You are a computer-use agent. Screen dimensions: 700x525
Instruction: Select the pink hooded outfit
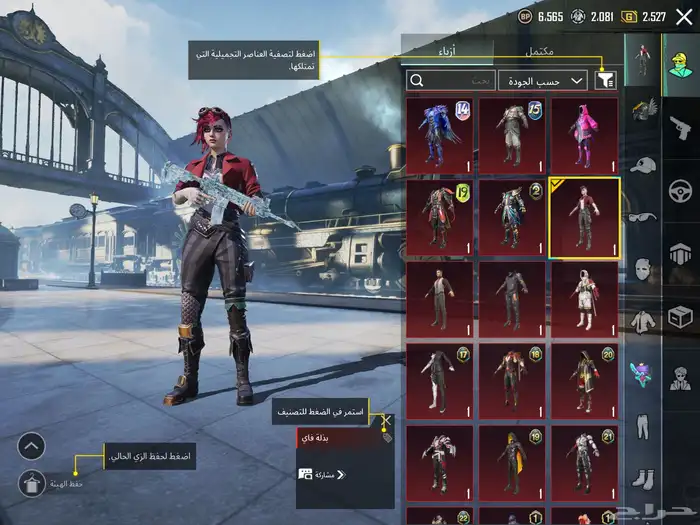(x=584, y=136)
